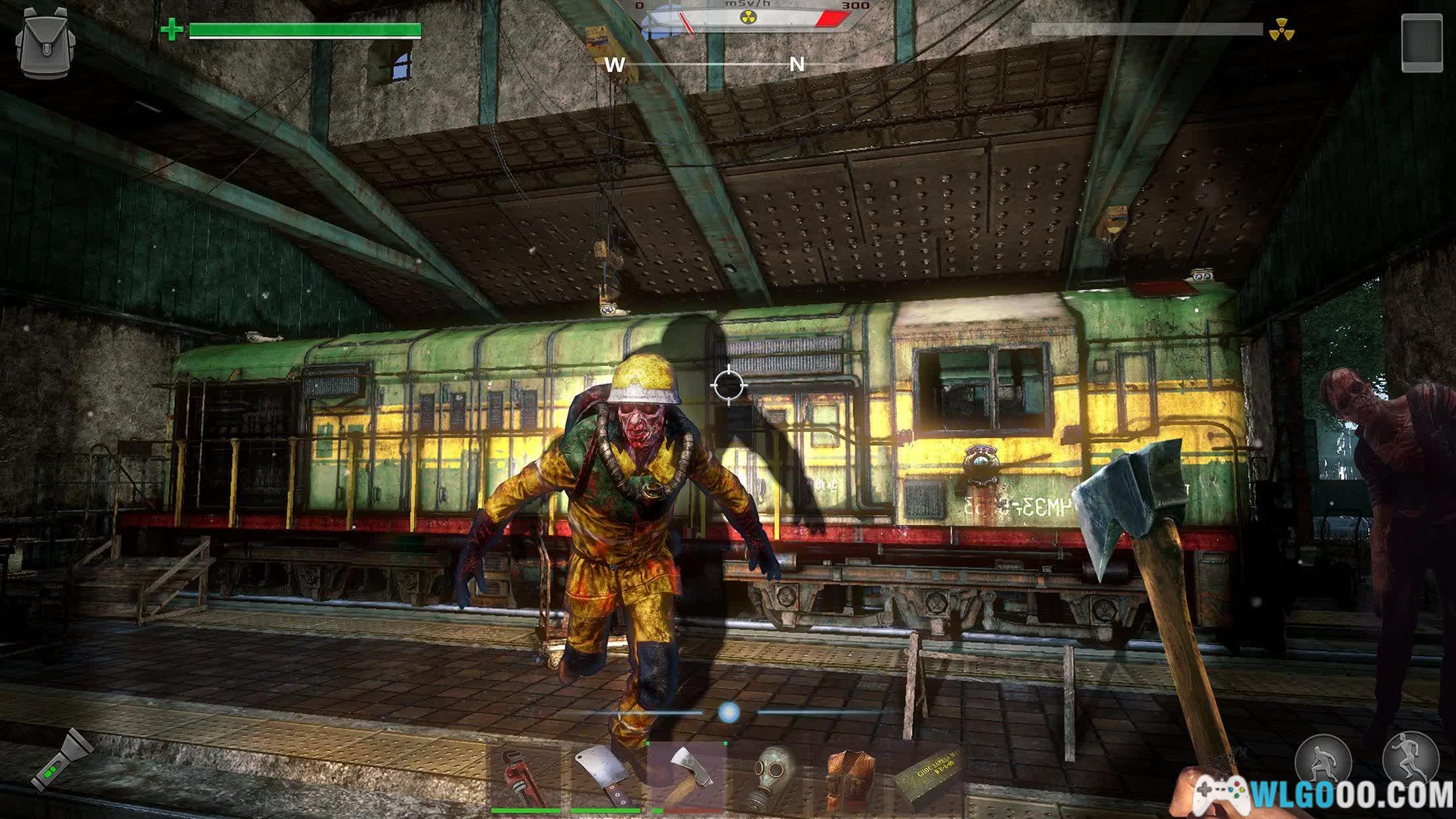Viewport: 1456px width, 819px height.
Task: Activate the crouch stance button
Action: click(x=1323, y=760)
